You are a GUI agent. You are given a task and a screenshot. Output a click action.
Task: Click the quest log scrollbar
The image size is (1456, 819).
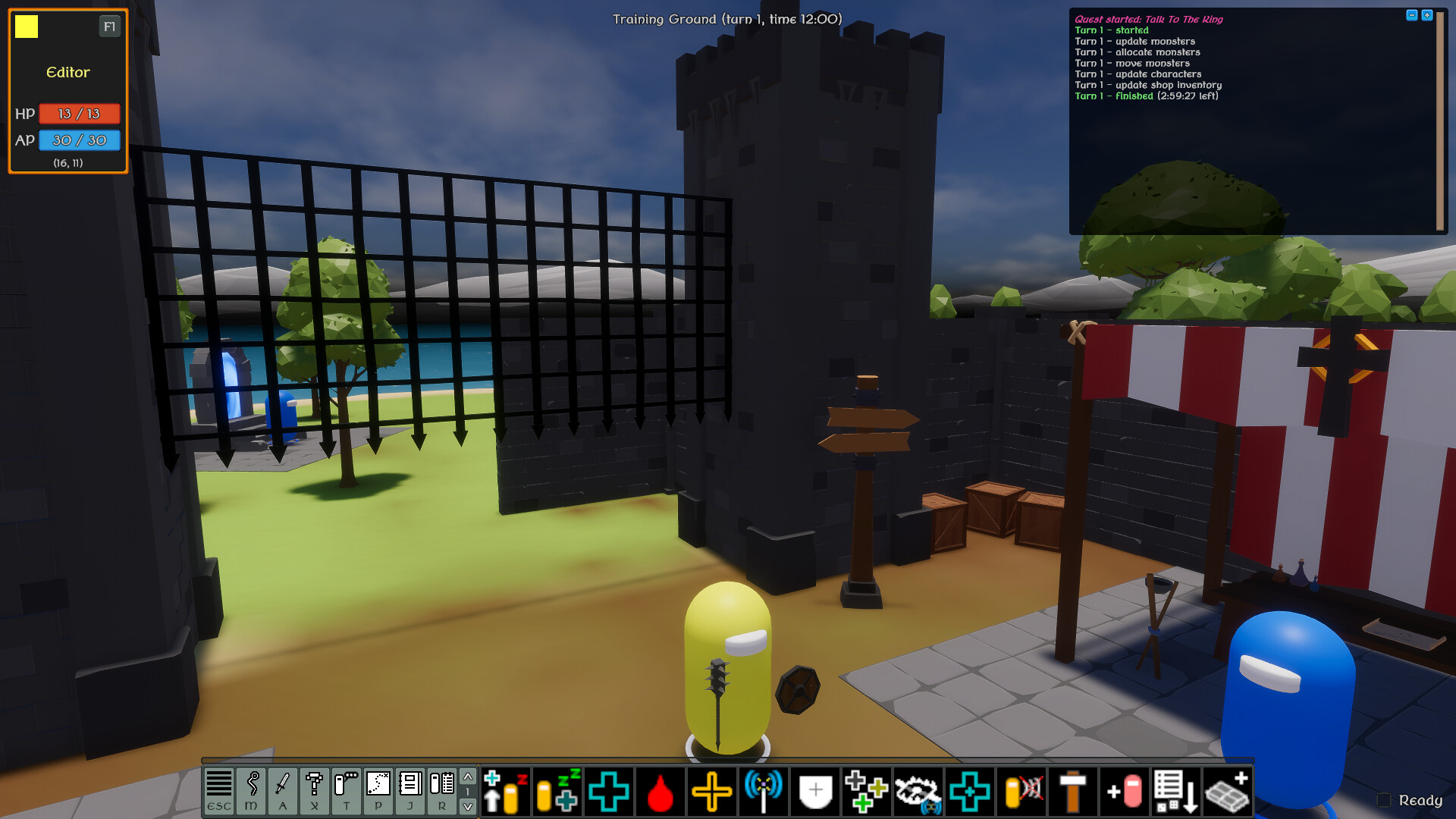coord(1439,121)
